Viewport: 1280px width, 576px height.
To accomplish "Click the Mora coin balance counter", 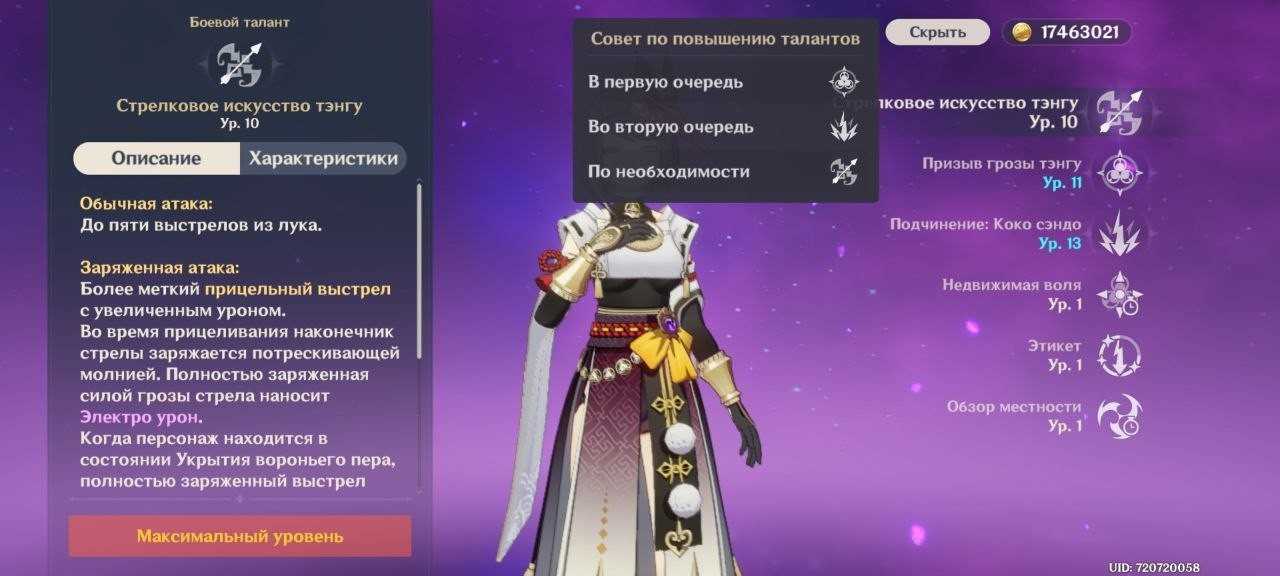I will (x=1067, y=32).
